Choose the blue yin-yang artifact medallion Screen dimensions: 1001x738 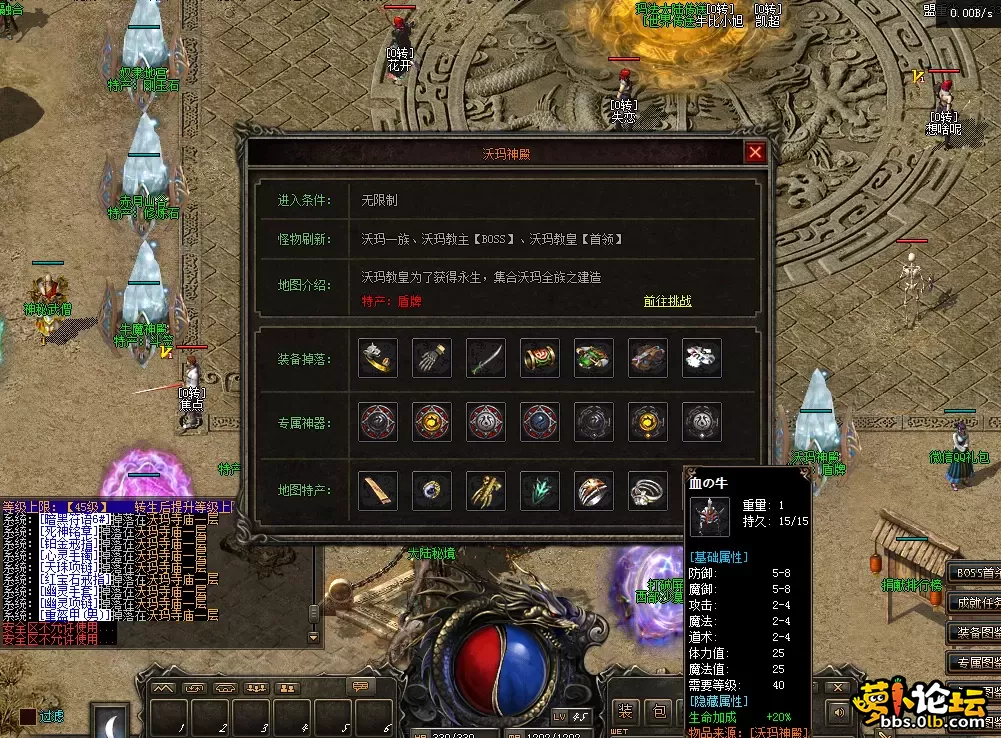click(540, 422)
